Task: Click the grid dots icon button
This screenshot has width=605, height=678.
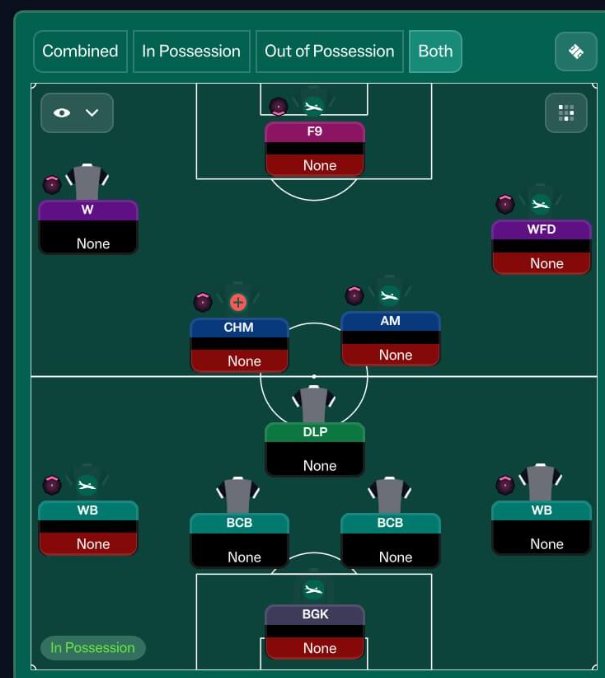Action: 566,113
